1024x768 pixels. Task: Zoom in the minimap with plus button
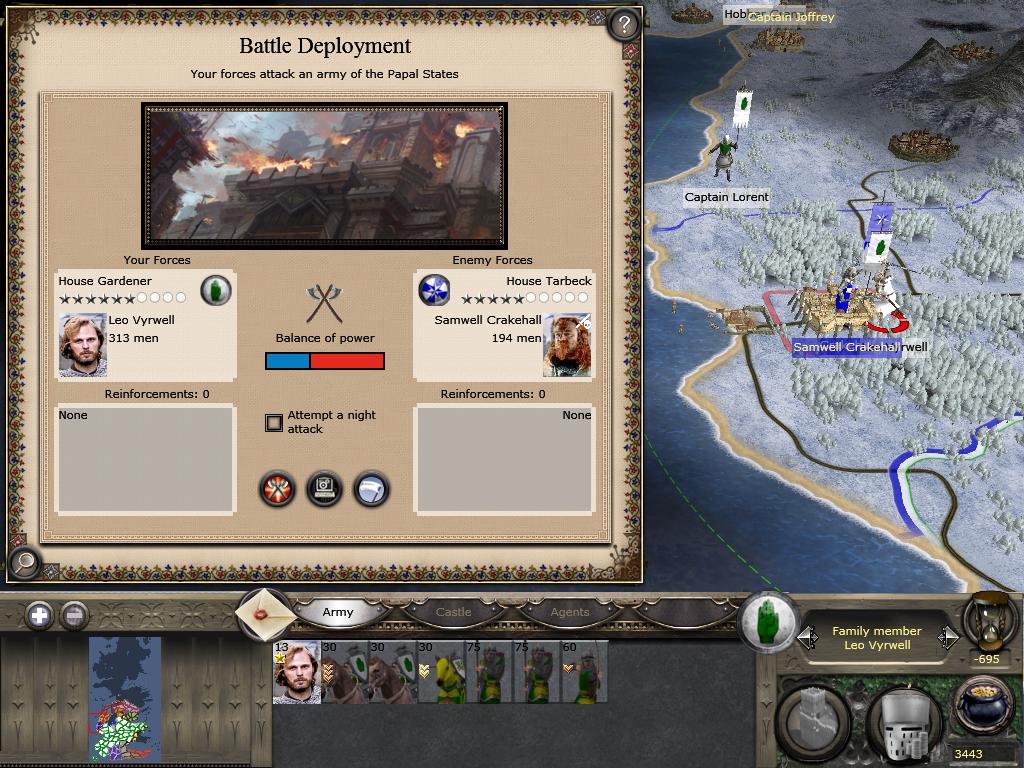[39, 615]
